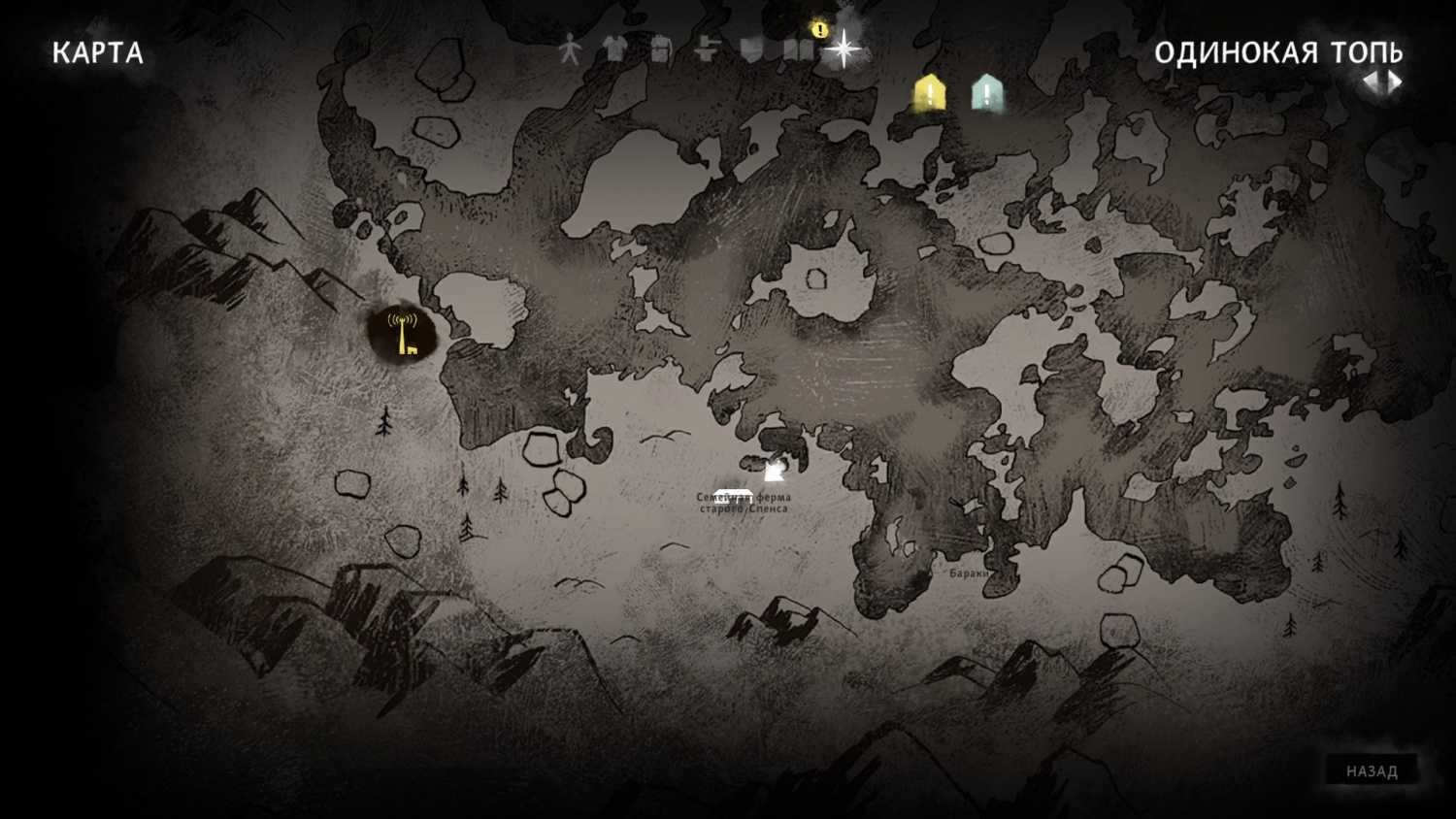The width and height of the screenshot is (1456, 819).
Task: Click the НАЗАД back button
Action: point(1371,771)
